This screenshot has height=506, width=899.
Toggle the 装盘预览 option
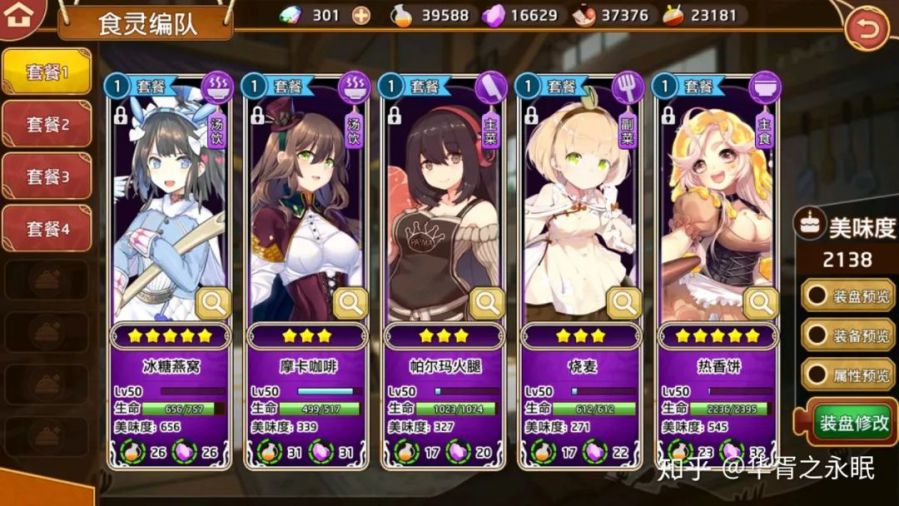point(846,296)
